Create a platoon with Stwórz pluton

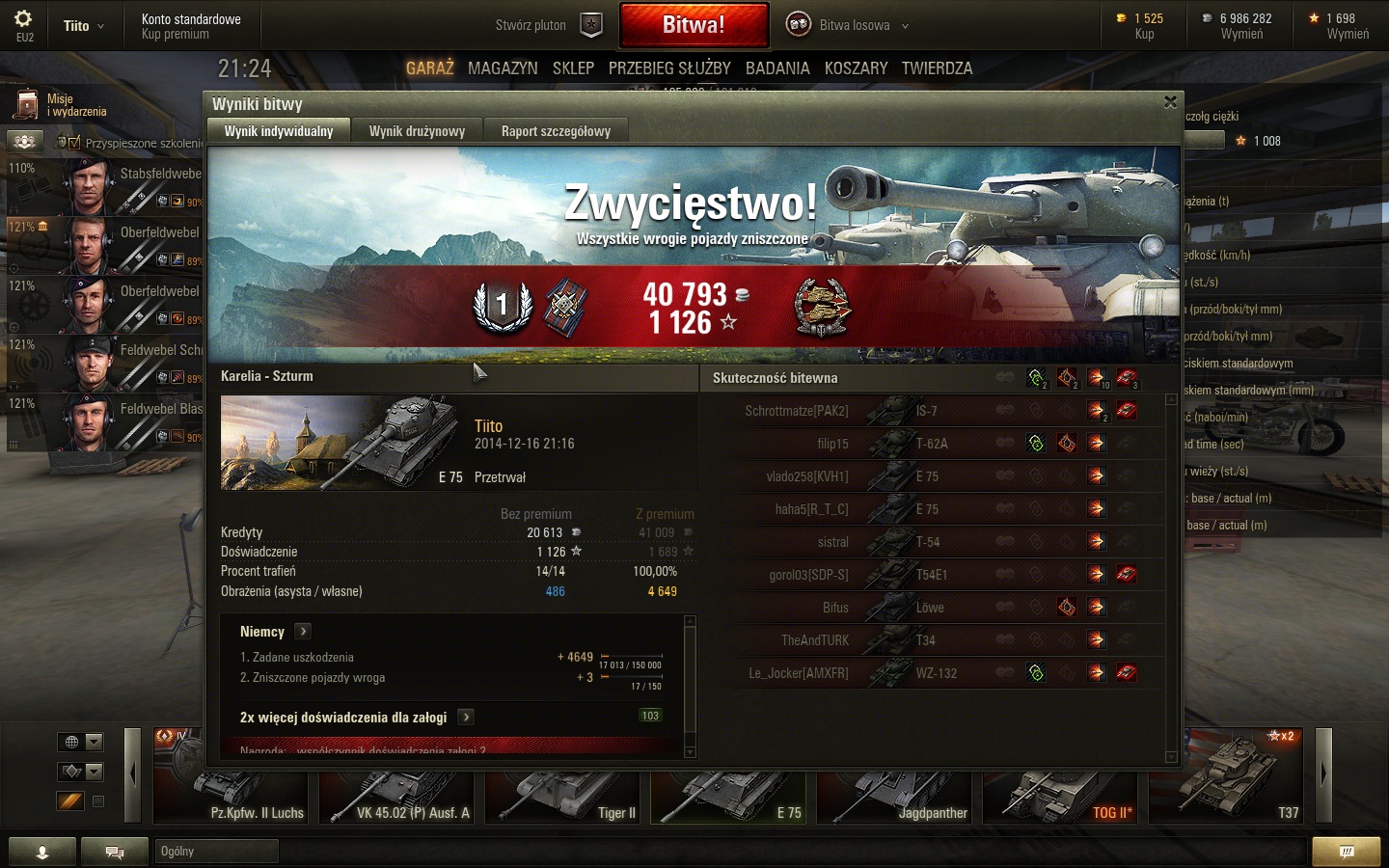click(x=548, y=25)
